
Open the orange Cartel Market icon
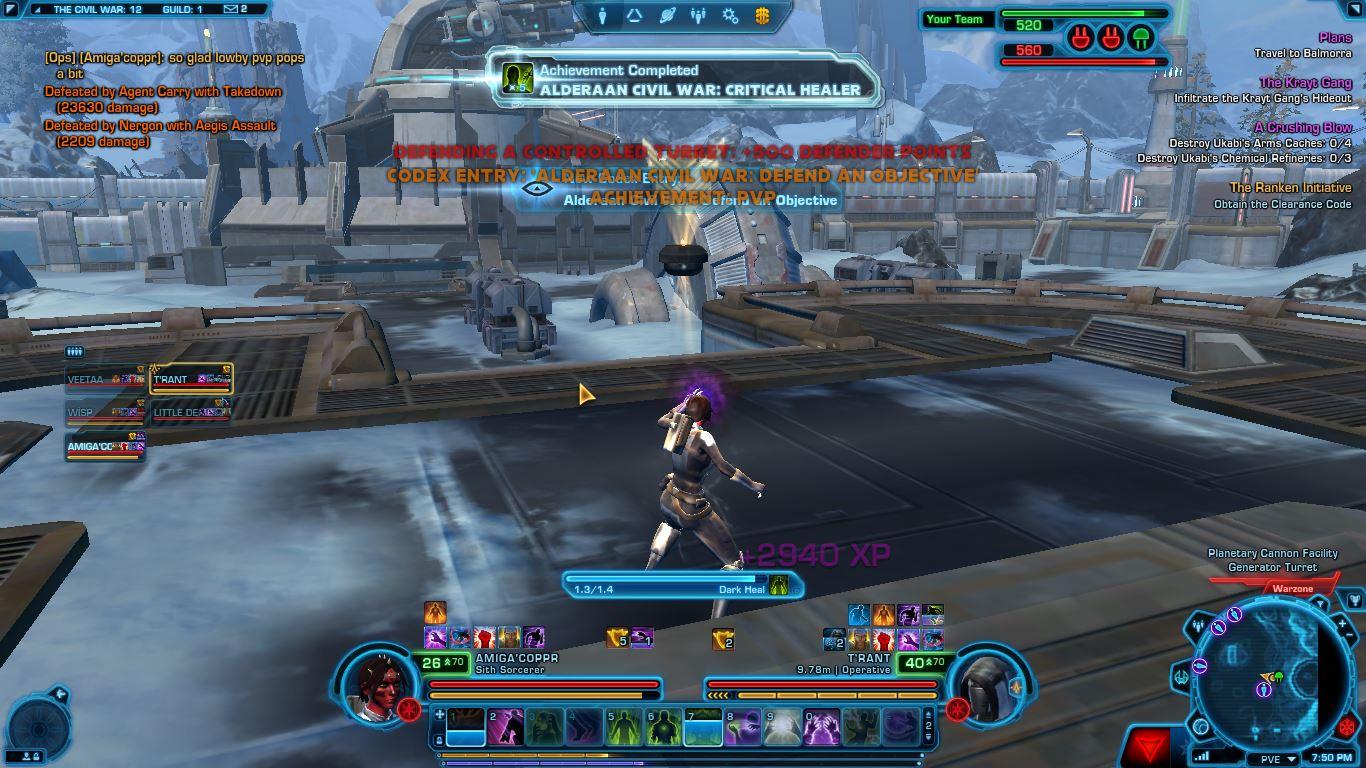point(762,15)
